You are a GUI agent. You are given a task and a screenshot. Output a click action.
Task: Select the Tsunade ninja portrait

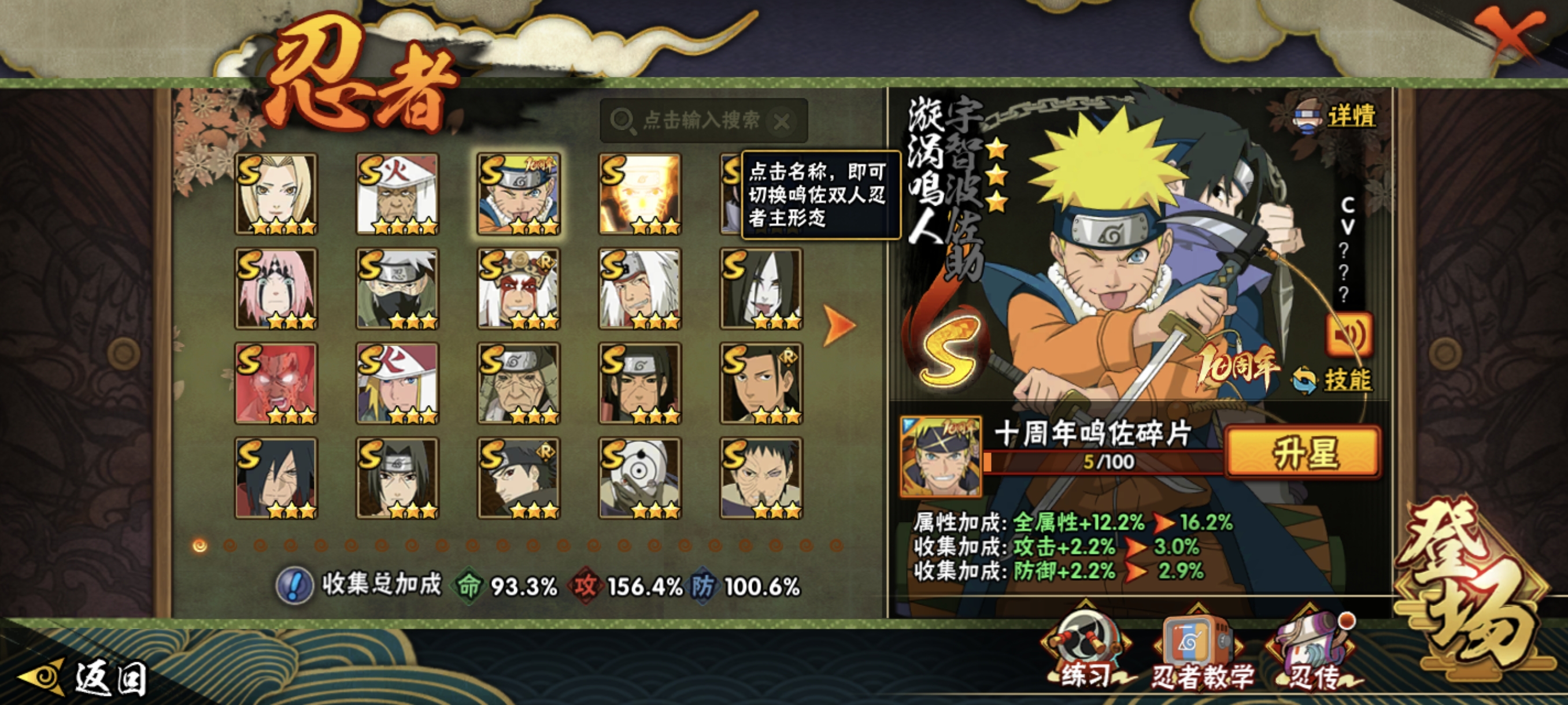[276, 194]
